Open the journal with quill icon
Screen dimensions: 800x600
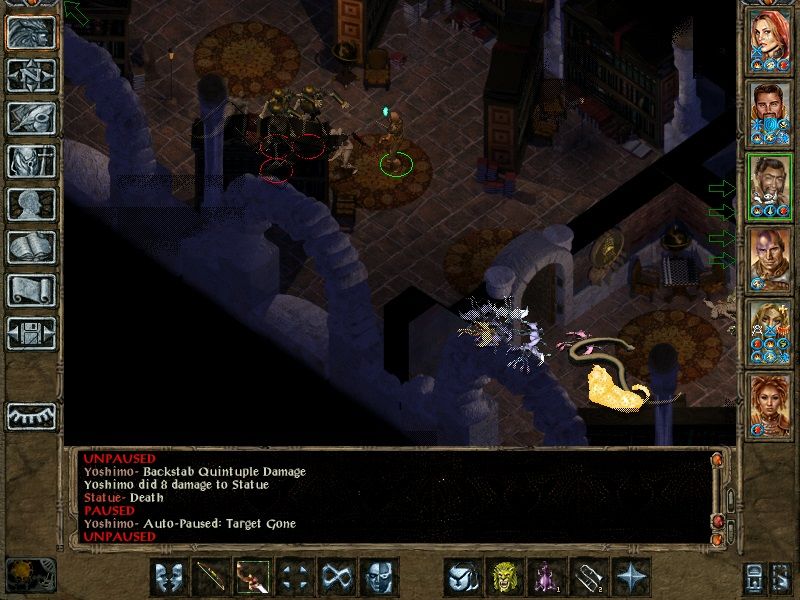31,118
